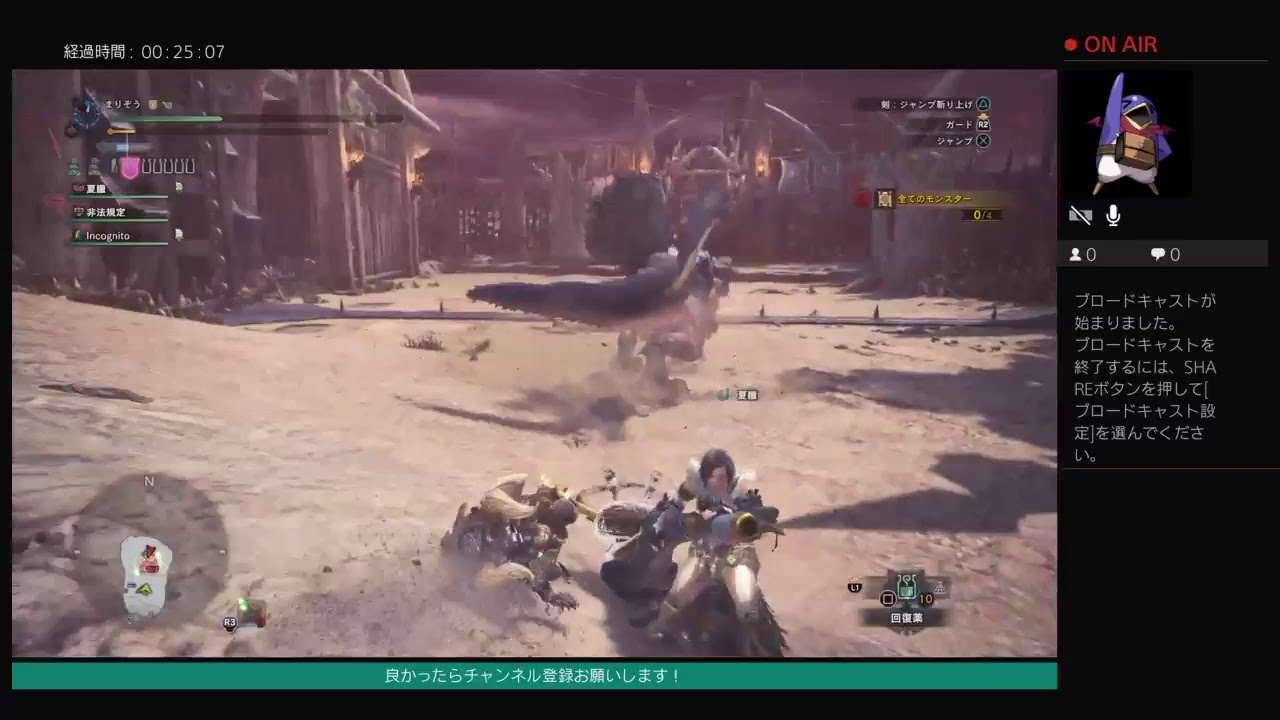
Task: Toggle the ON AIR indicator
Action: [1111, 44]
